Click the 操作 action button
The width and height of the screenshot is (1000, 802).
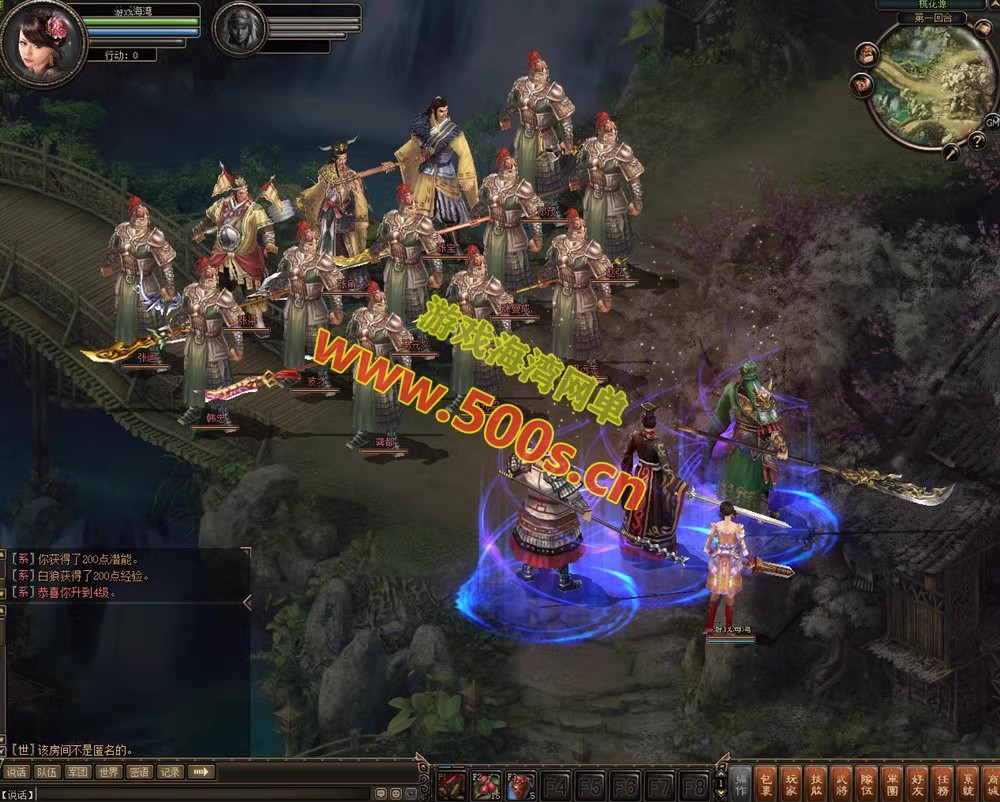click(740, 782)
